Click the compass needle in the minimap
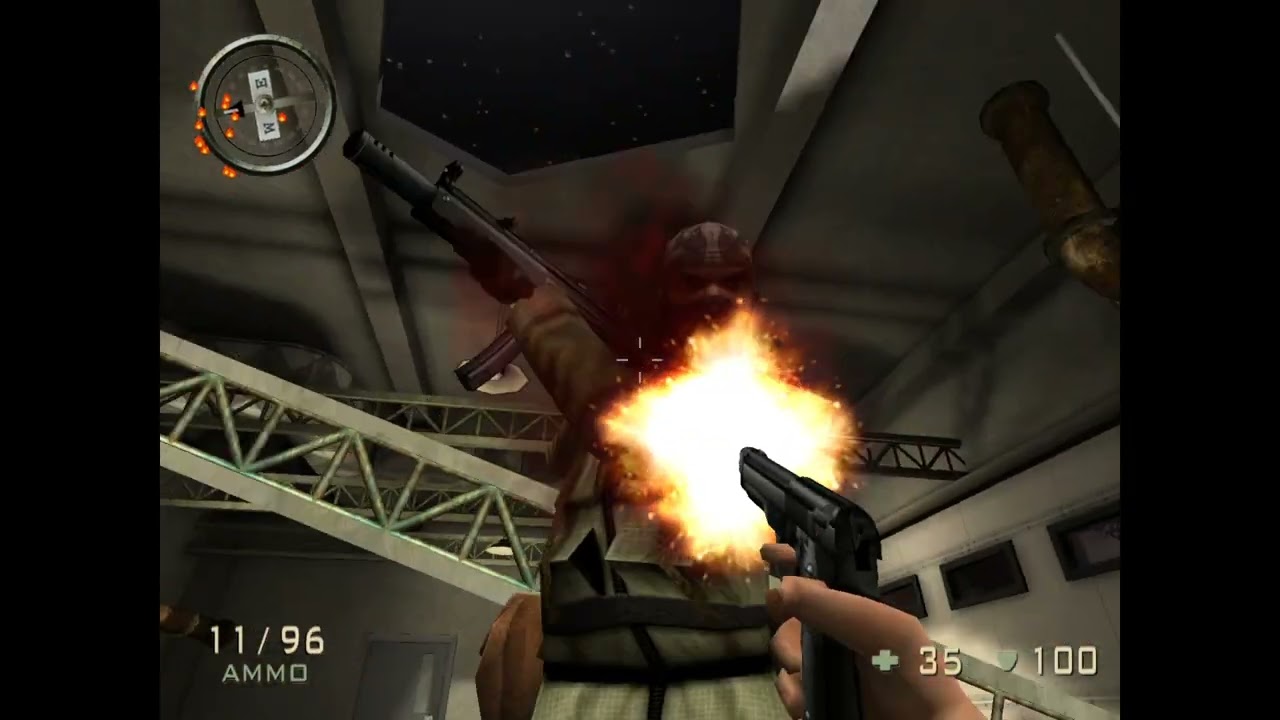This screenshot has height=720, width=1280. coord(238,107)
